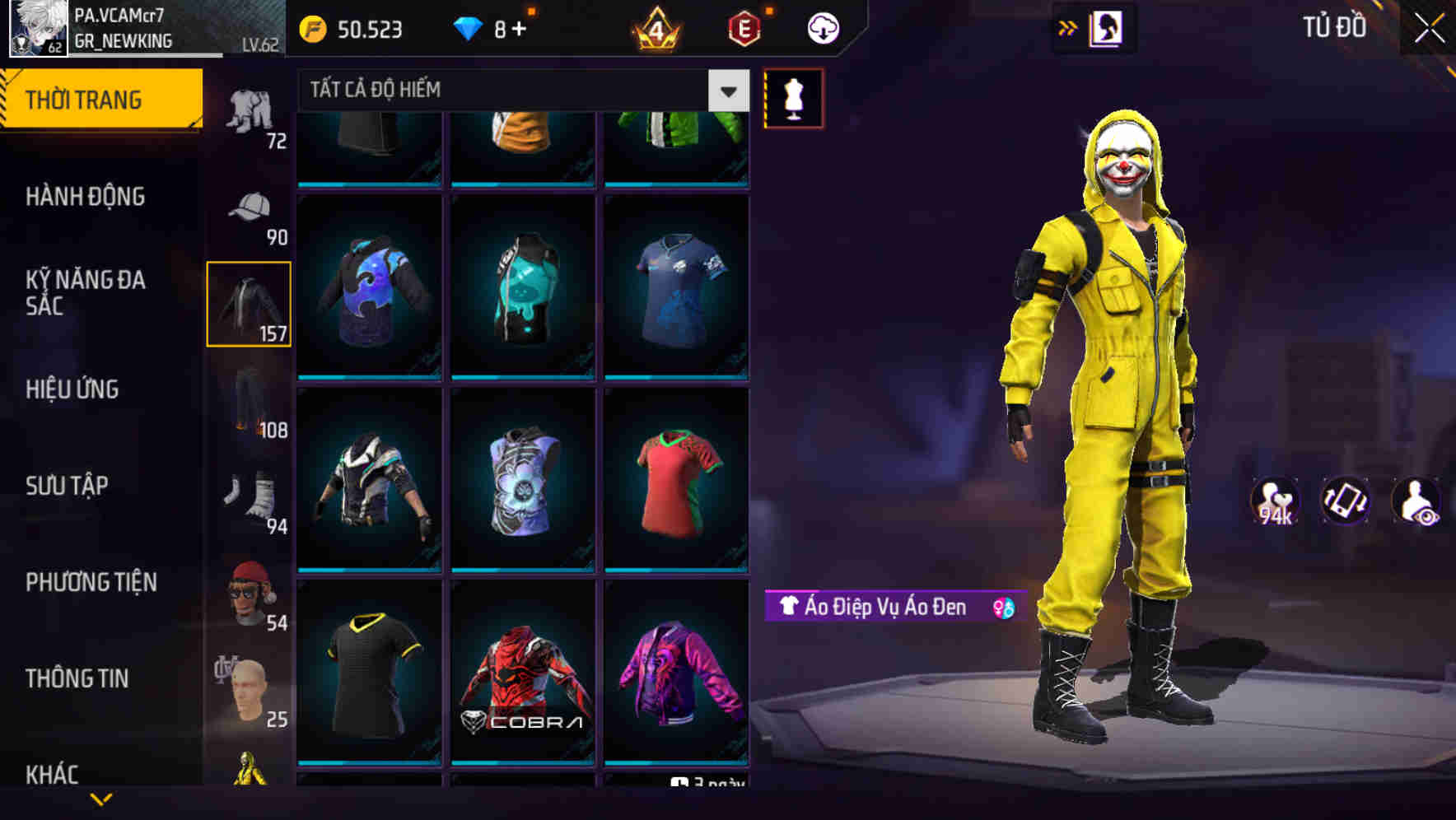Toggle the gender icon on Áo Điệp Vụ label
The image size is (1456, 820).
click(1000, 607)
